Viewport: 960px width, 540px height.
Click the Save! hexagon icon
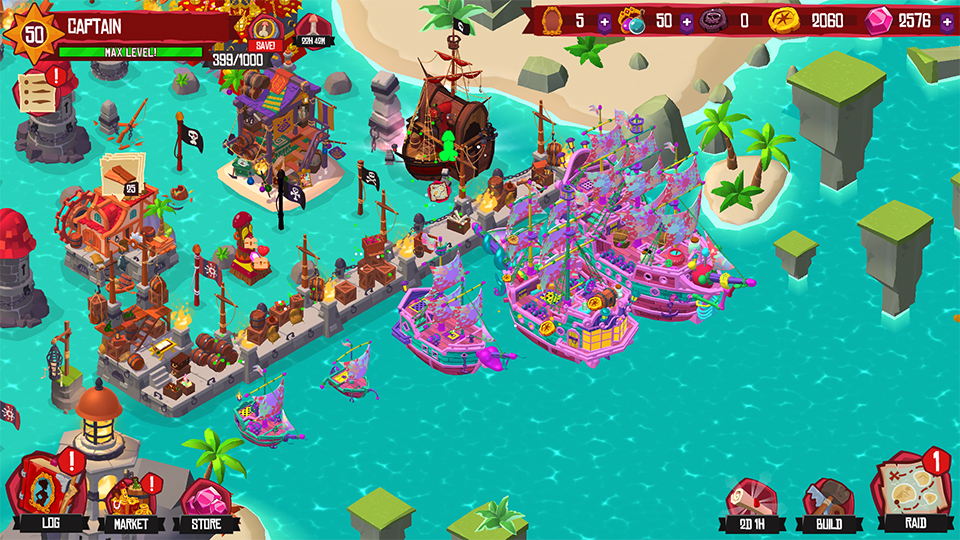pyautogui.click(x=265, y=32)
